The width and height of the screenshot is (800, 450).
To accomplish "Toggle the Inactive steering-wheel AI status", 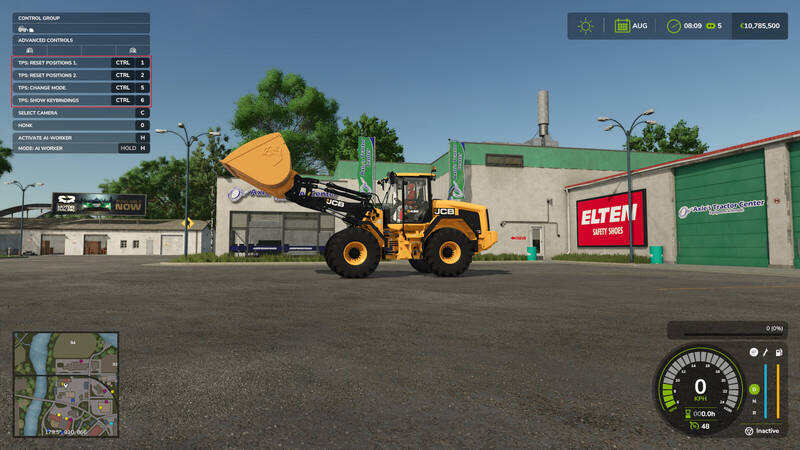I will (748, 431).
